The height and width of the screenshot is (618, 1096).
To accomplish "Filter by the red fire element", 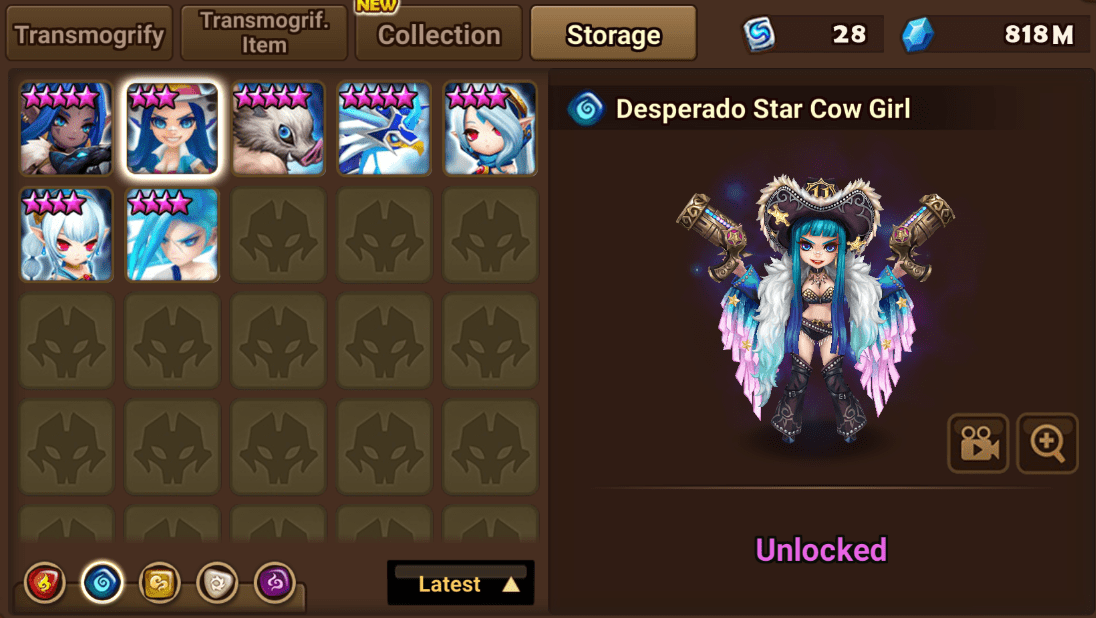I will click(45, 582).
